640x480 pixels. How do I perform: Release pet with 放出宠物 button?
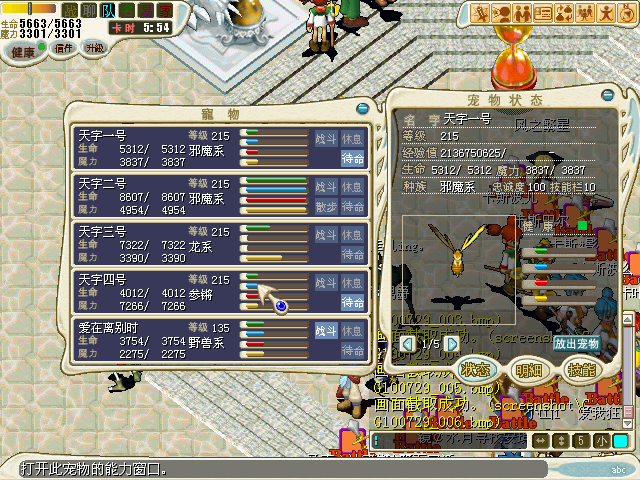pos(574,343)
